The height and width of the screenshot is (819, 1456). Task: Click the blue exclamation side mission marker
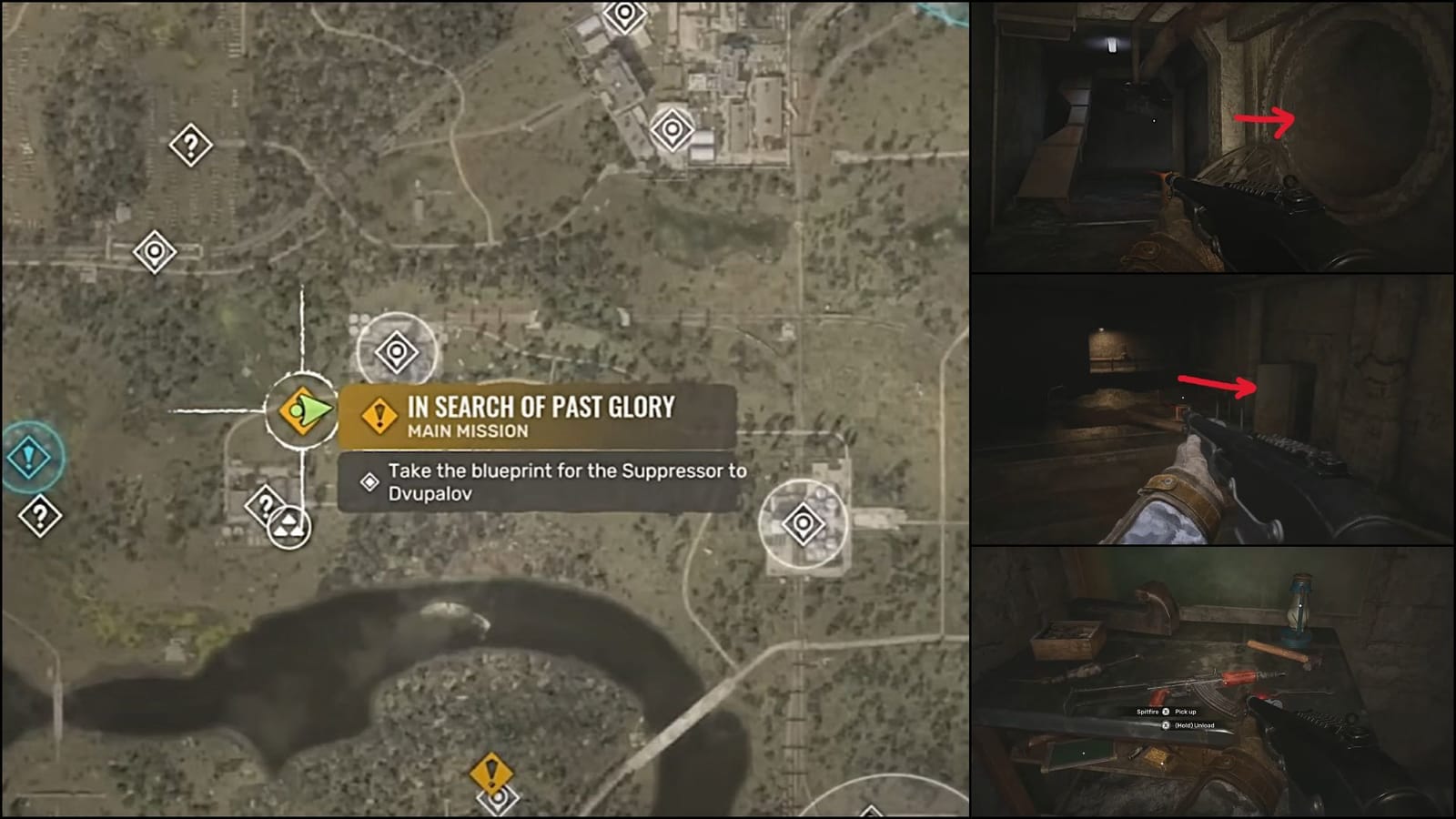[27, 458]
